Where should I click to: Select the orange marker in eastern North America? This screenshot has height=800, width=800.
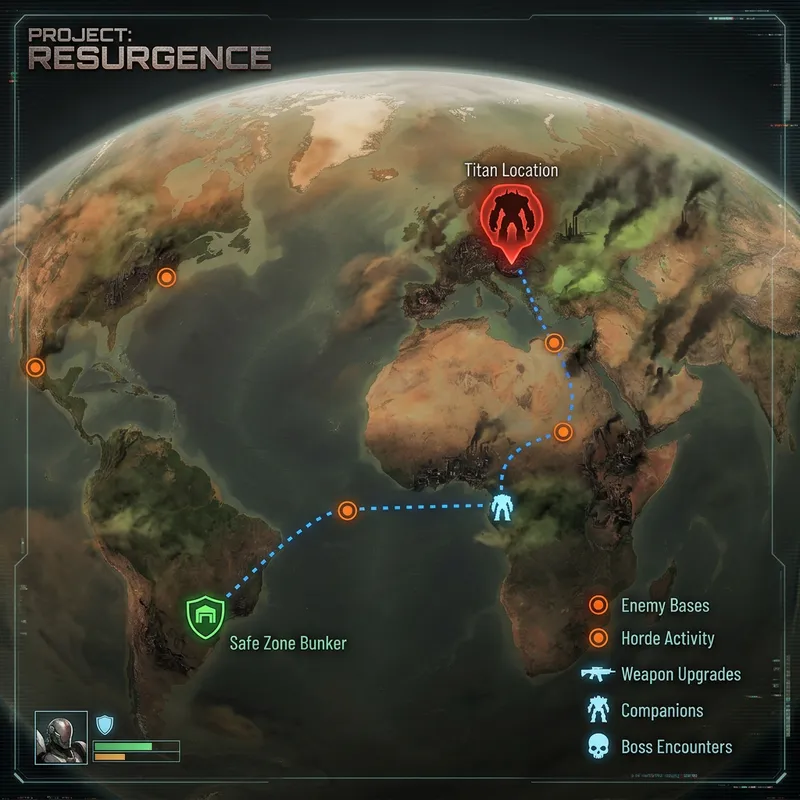click(x=167, y=277)
